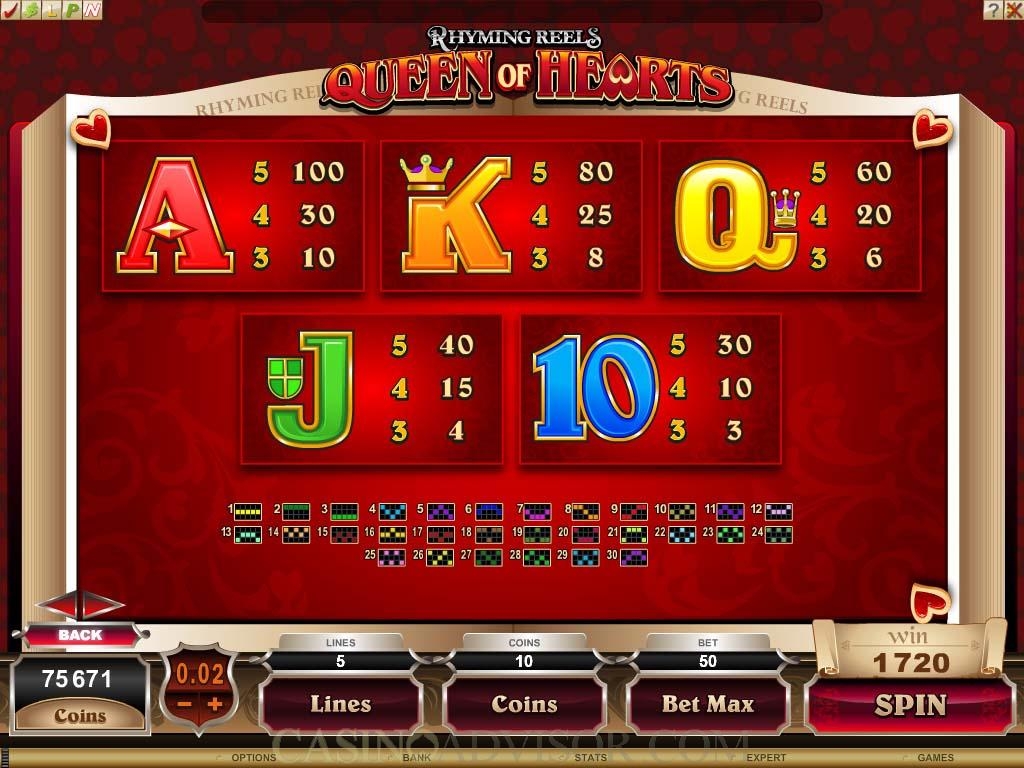1024x768 pixels.
Task: Open the BANK menu
Action: point(416,758)
